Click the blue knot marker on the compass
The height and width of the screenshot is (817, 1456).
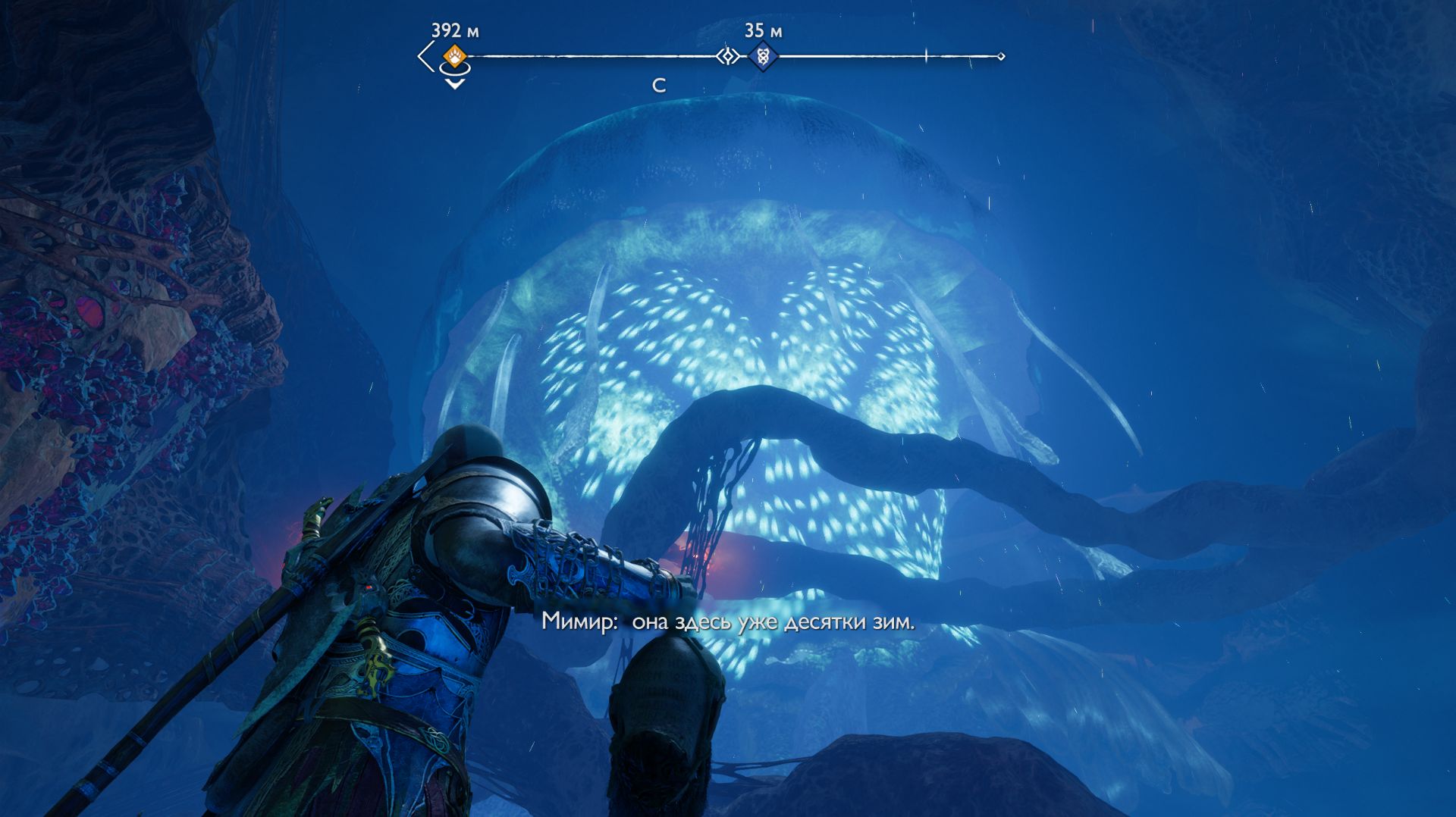762,56
